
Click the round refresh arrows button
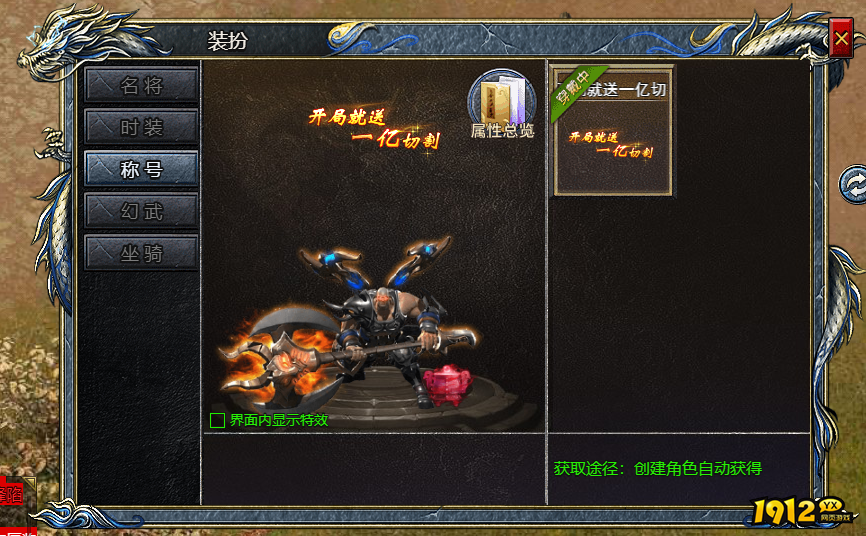(853, 182)
